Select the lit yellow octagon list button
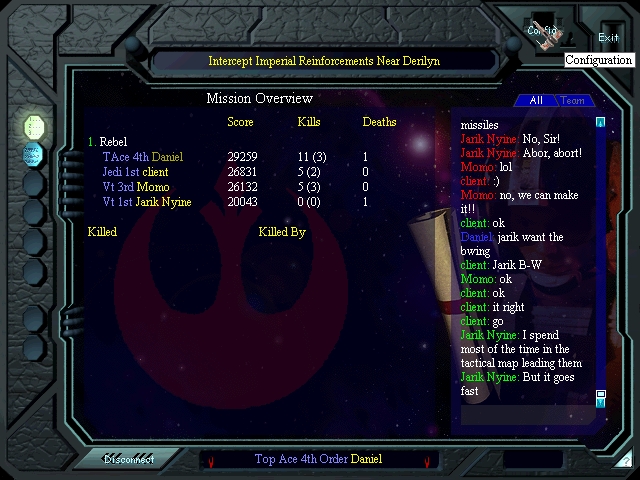 [x=34, y=126]
